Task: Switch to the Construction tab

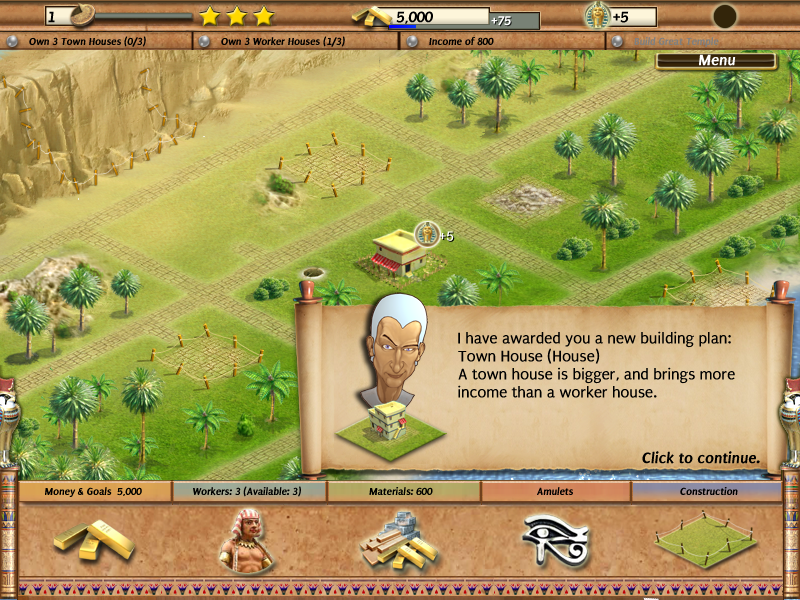Action: point(708,491)
